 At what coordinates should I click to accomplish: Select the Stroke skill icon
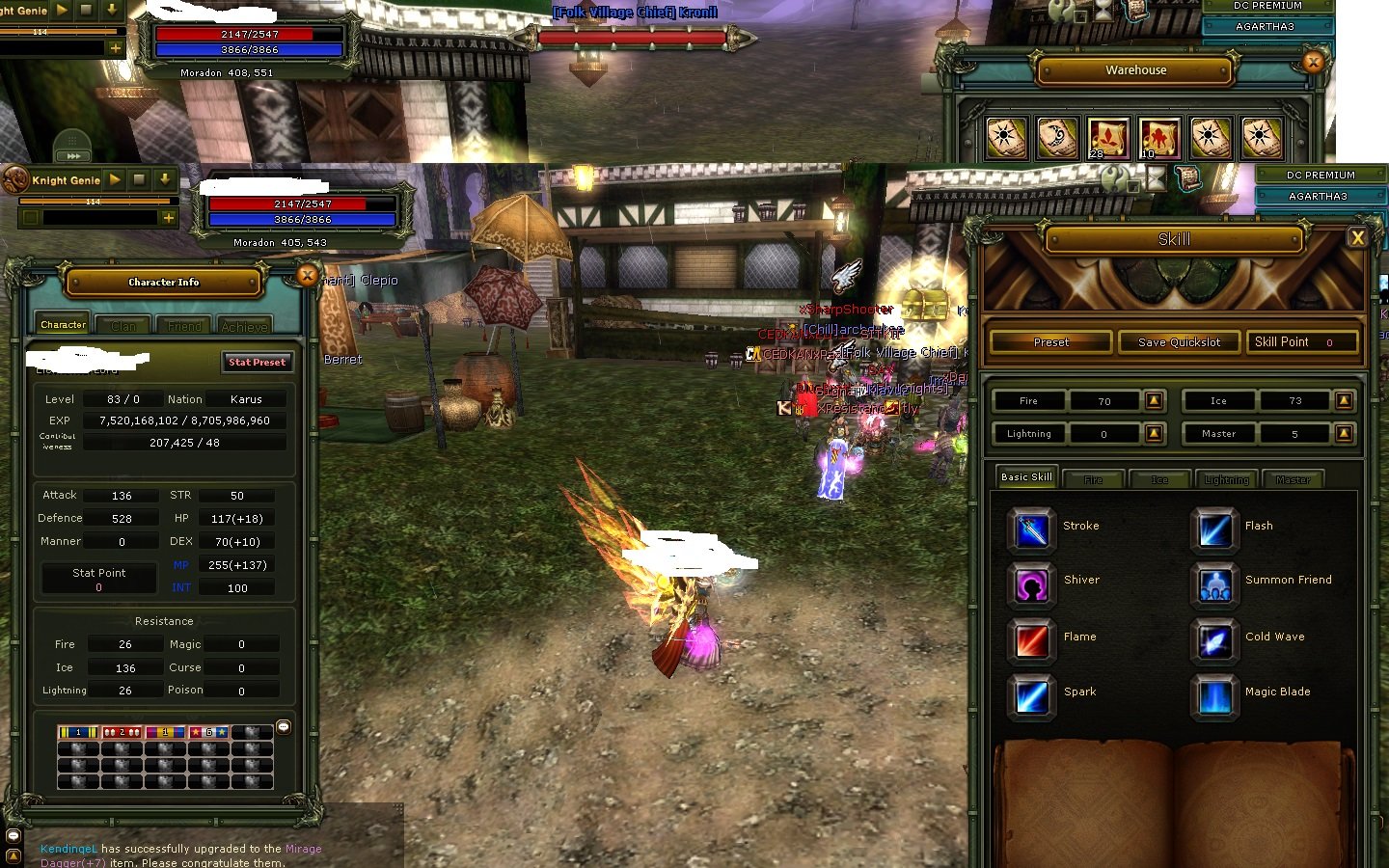point(1031,529)
